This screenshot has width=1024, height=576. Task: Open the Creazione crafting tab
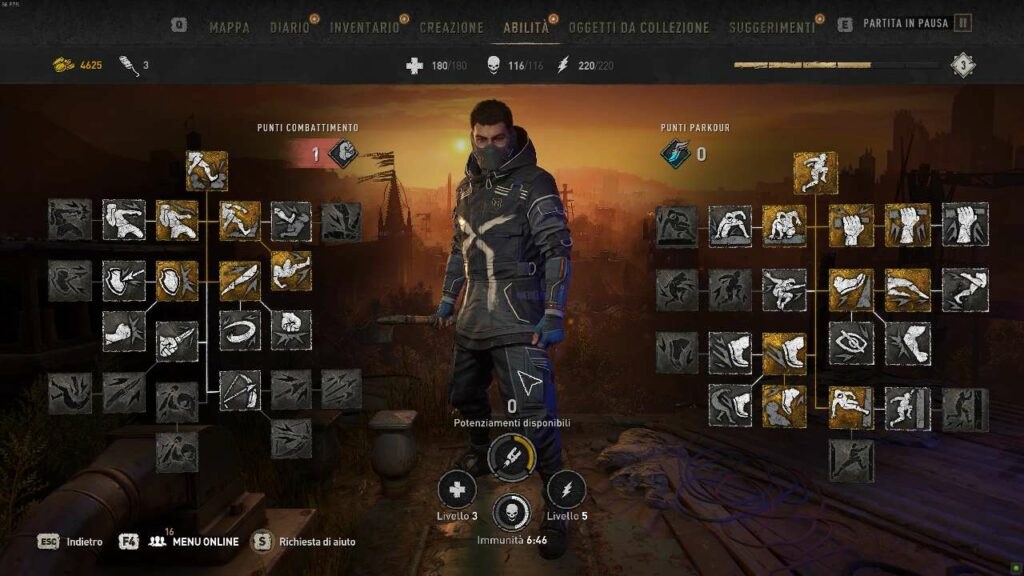click(x=451, y=28)
